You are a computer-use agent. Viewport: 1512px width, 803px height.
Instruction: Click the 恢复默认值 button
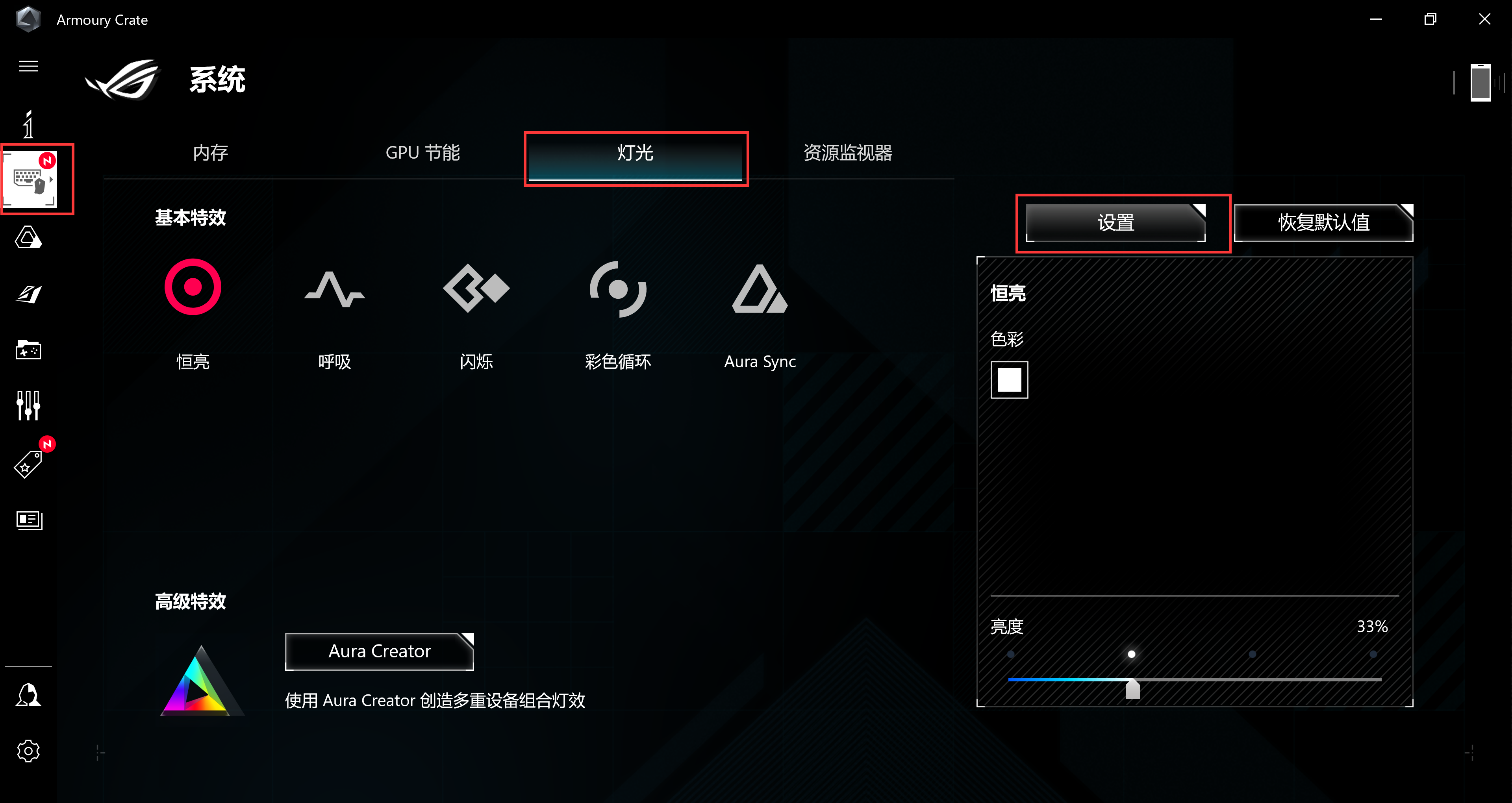point(1323,223)
